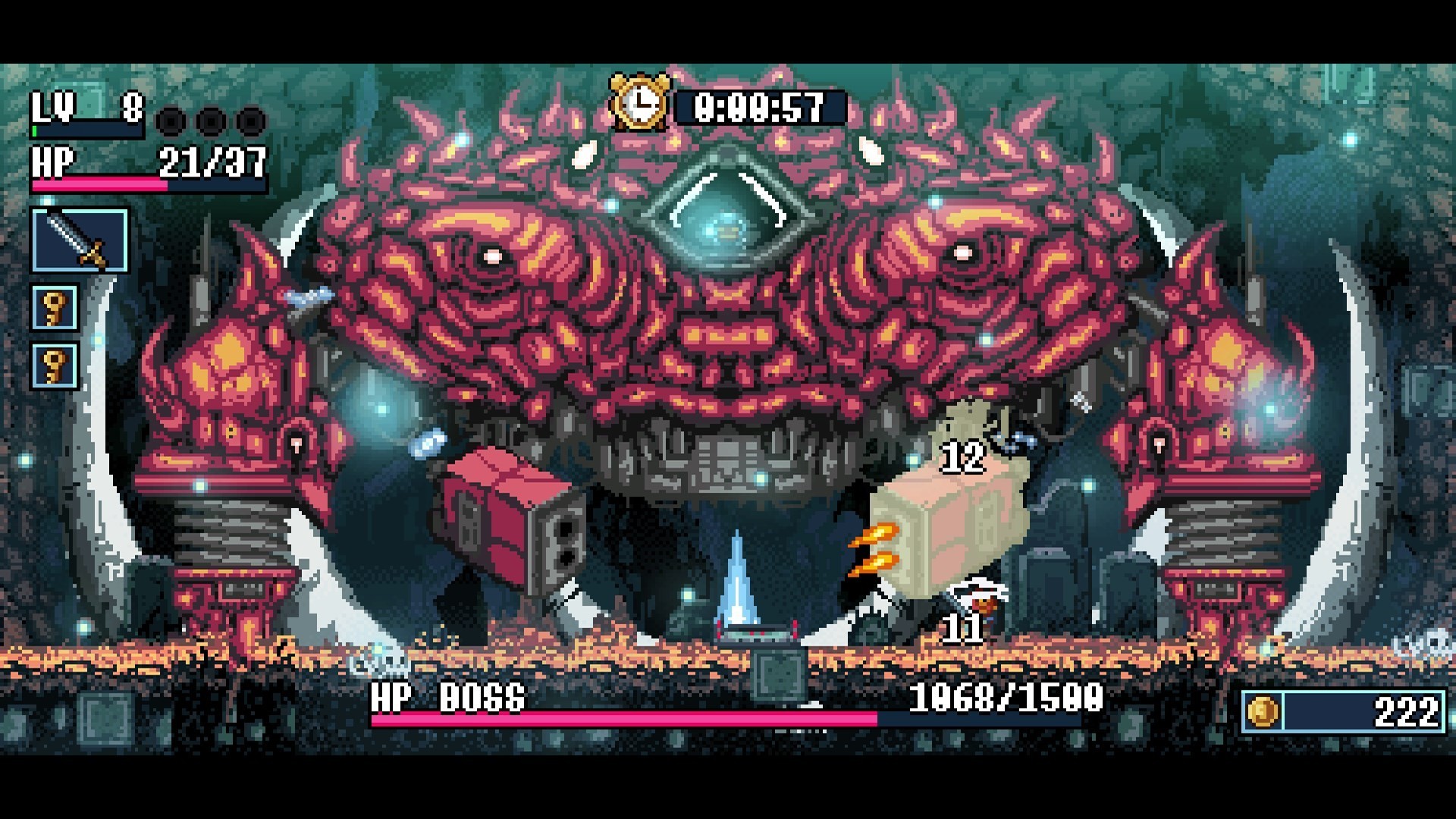Viewport: 1456px width, 819px height.
Task: Click the coin total reading 222
Action: 1409,713
